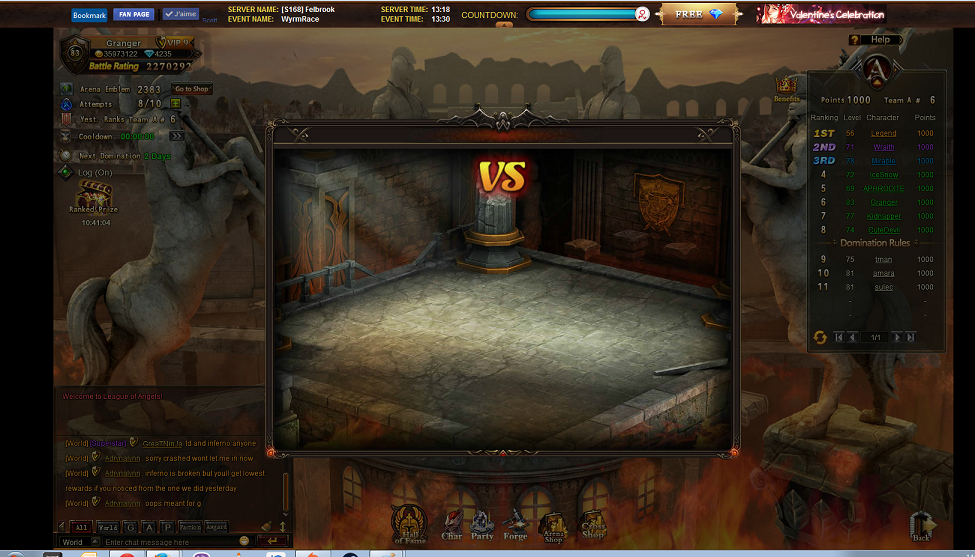Screen dimensions: 975x557
Task: Open the Forge menu
Action: point(515,525)
